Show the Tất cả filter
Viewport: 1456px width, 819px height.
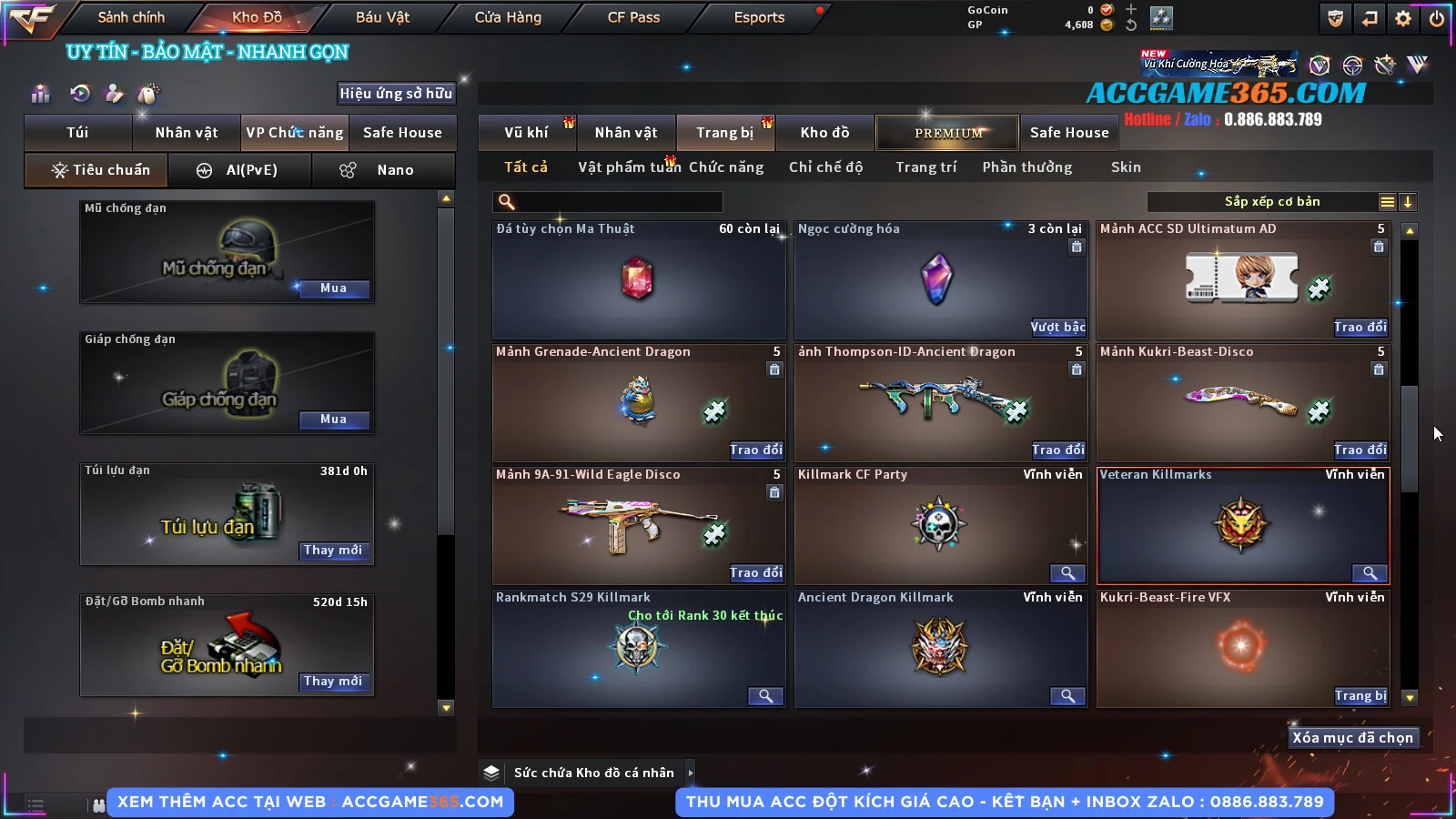(x=526, y=167)
